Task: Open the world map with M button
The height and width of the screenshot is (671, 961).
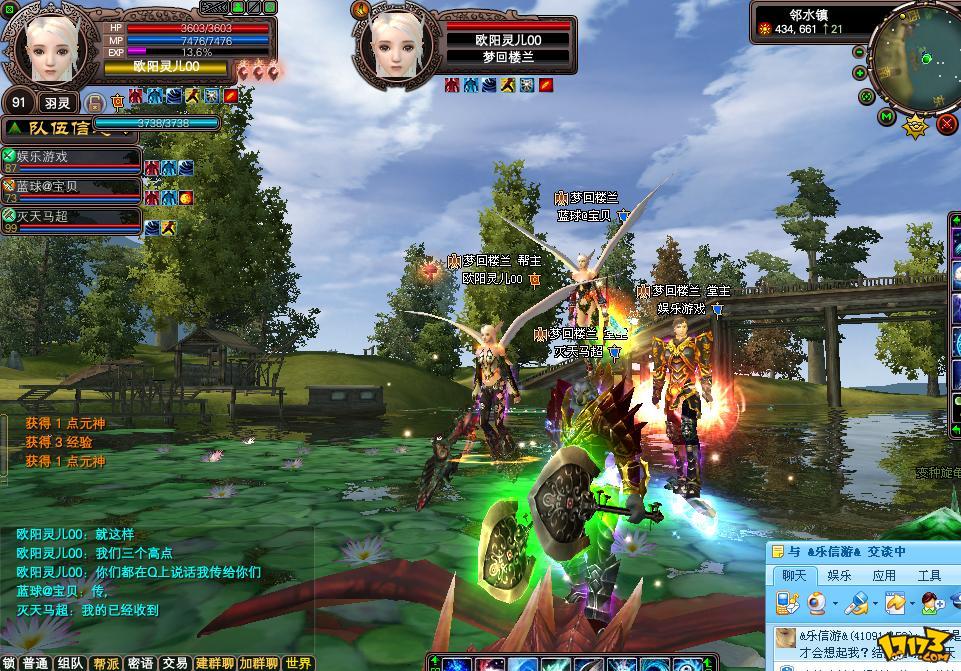Action: tap(886, 117)
